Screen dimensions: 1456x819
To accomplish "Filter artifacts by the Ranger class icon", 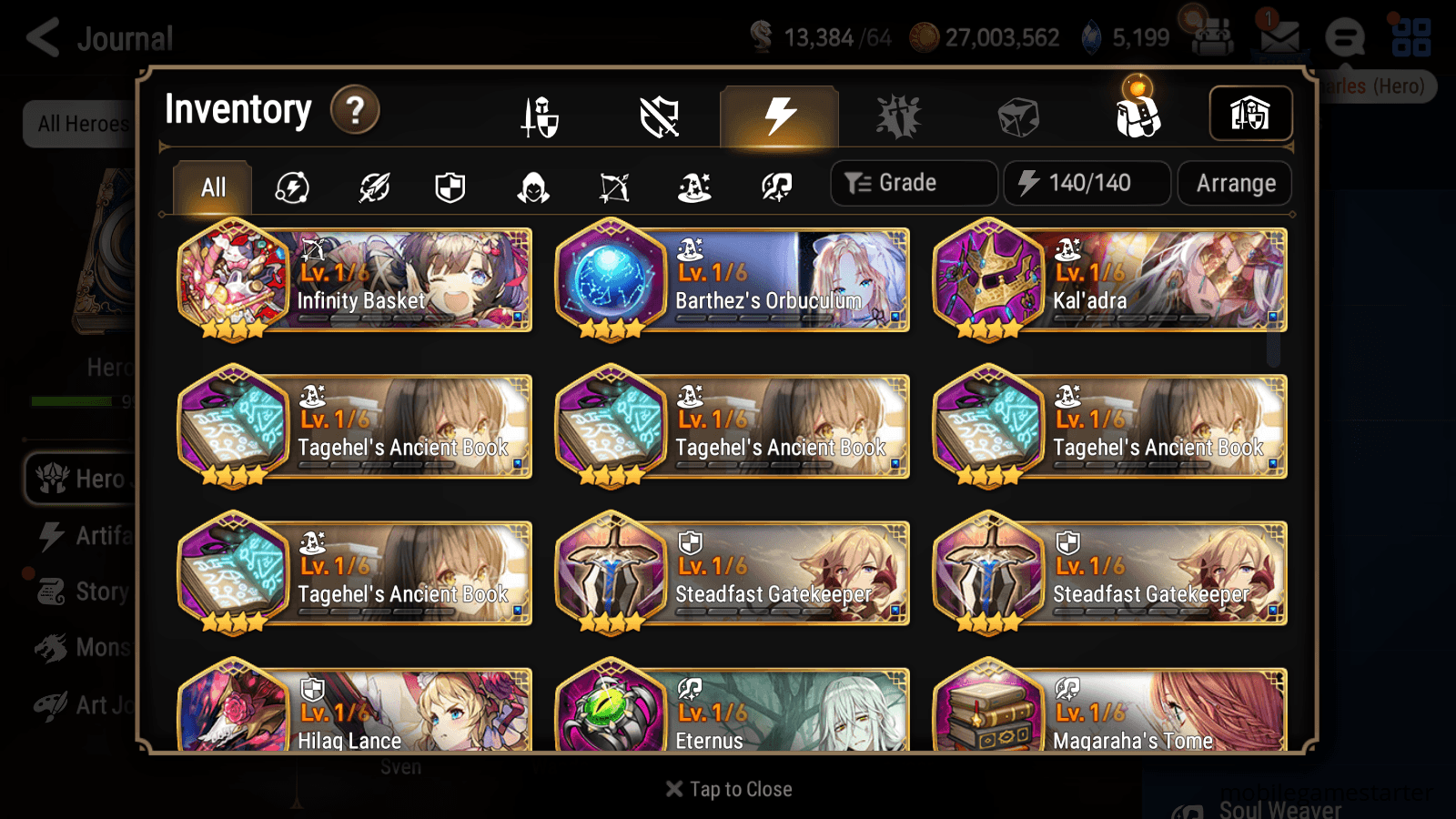I will [615, 187].
